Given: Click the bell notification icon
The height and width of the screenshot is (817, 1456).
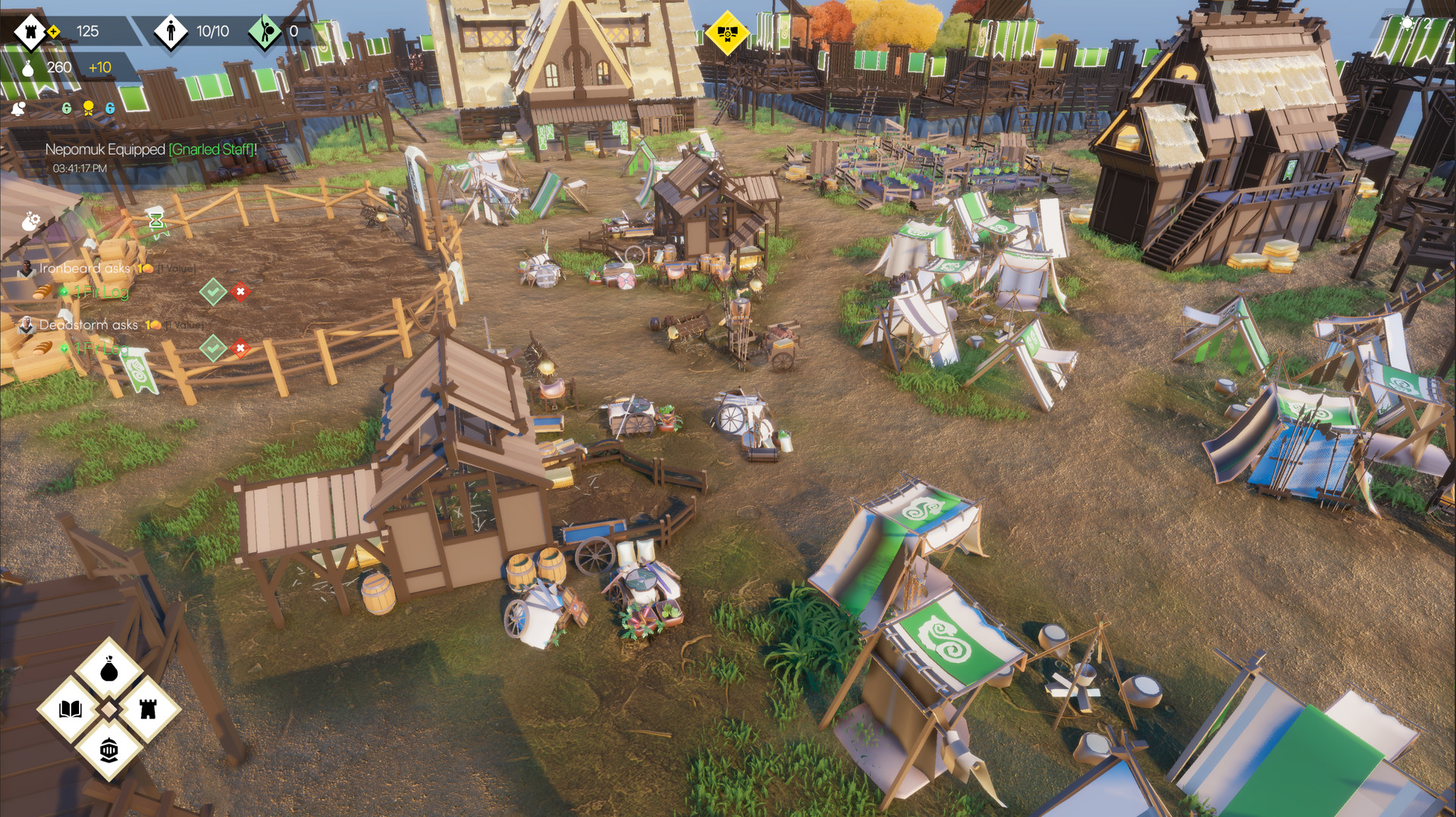Looking at the screenshot, I should [18, 108].
